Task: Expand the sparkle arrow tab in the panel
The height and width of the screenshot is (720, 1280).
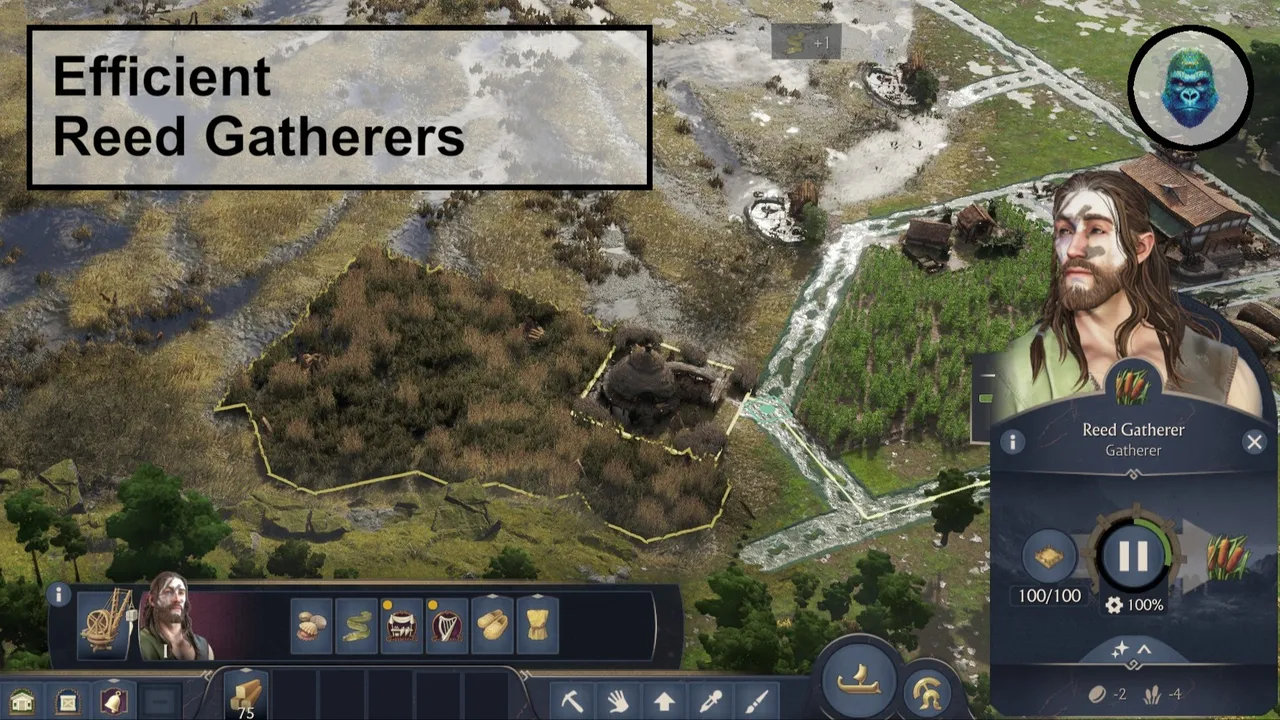Action: (x=1132, y=650)
